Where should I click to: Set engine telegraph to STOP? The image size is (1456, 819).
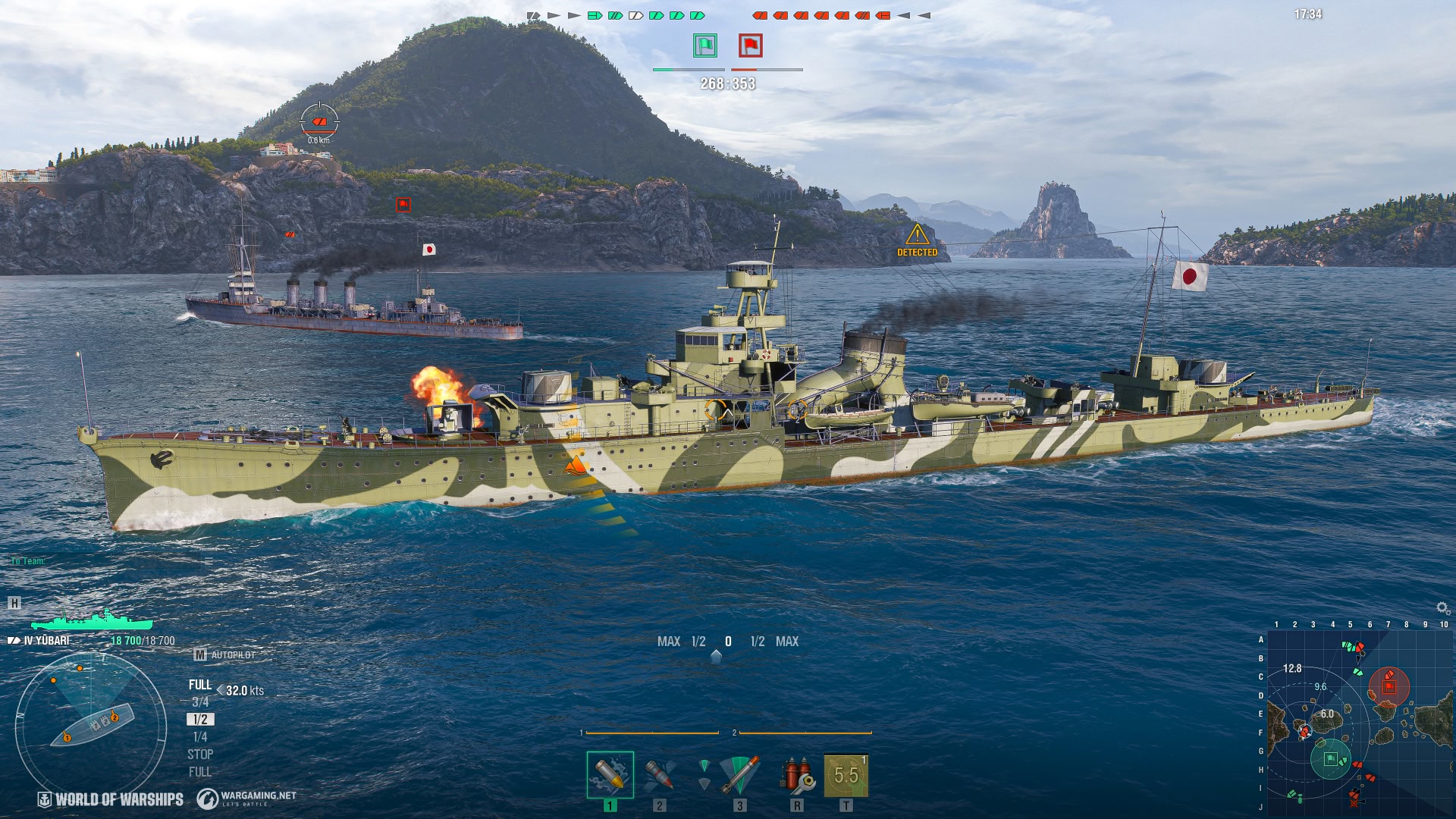click(200, 755)
